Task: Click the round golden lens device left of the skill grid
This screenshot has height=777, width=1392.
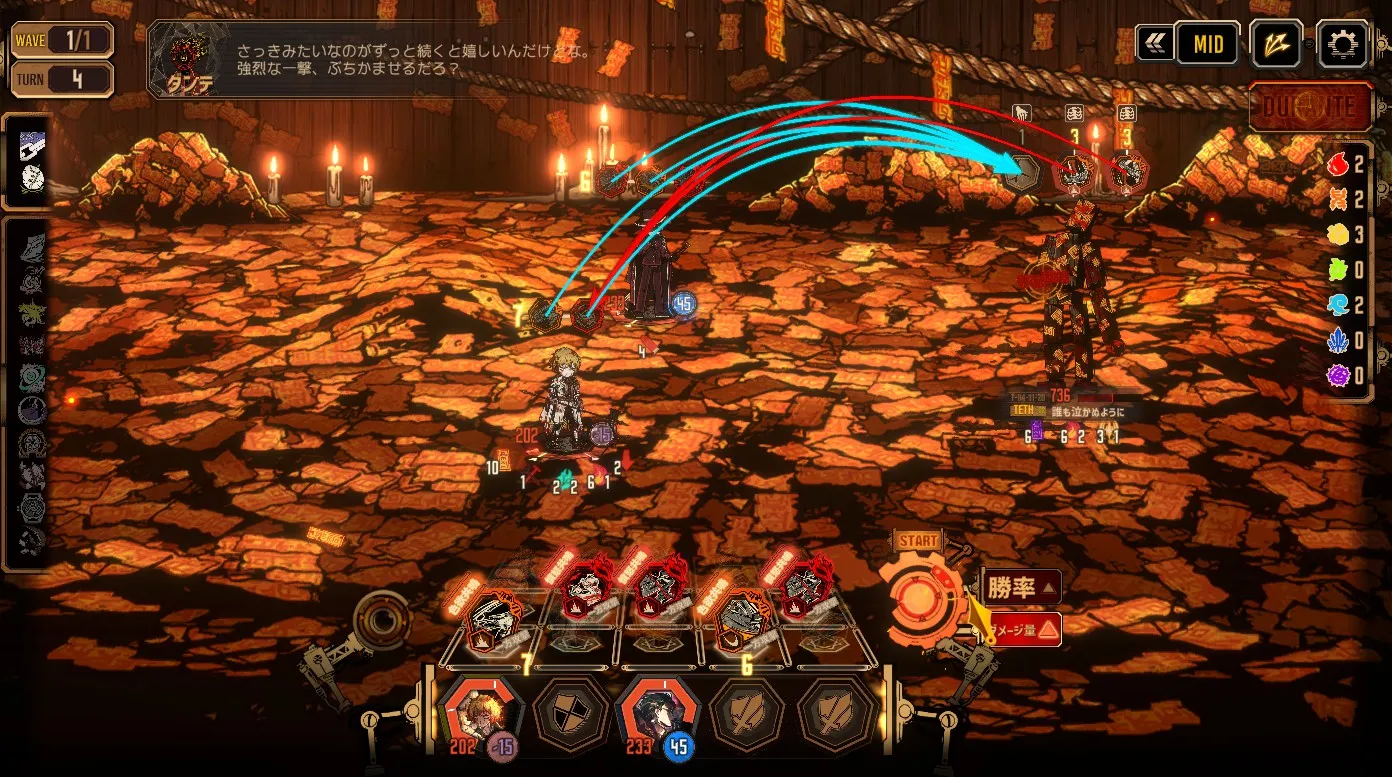Action: click(381, 619)
